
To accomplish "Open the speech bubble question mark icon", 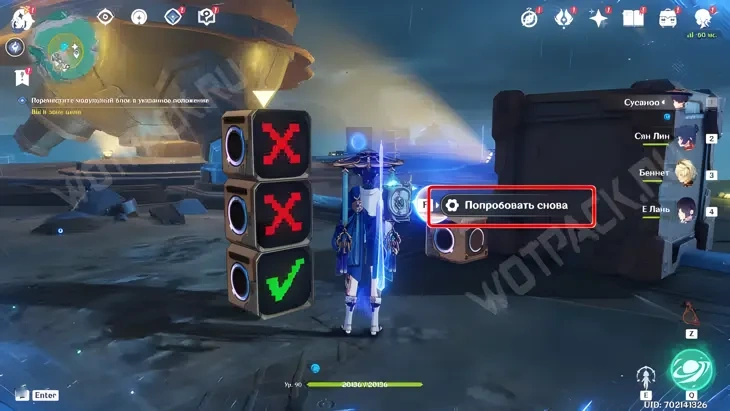I will click(x=207, y=16).
